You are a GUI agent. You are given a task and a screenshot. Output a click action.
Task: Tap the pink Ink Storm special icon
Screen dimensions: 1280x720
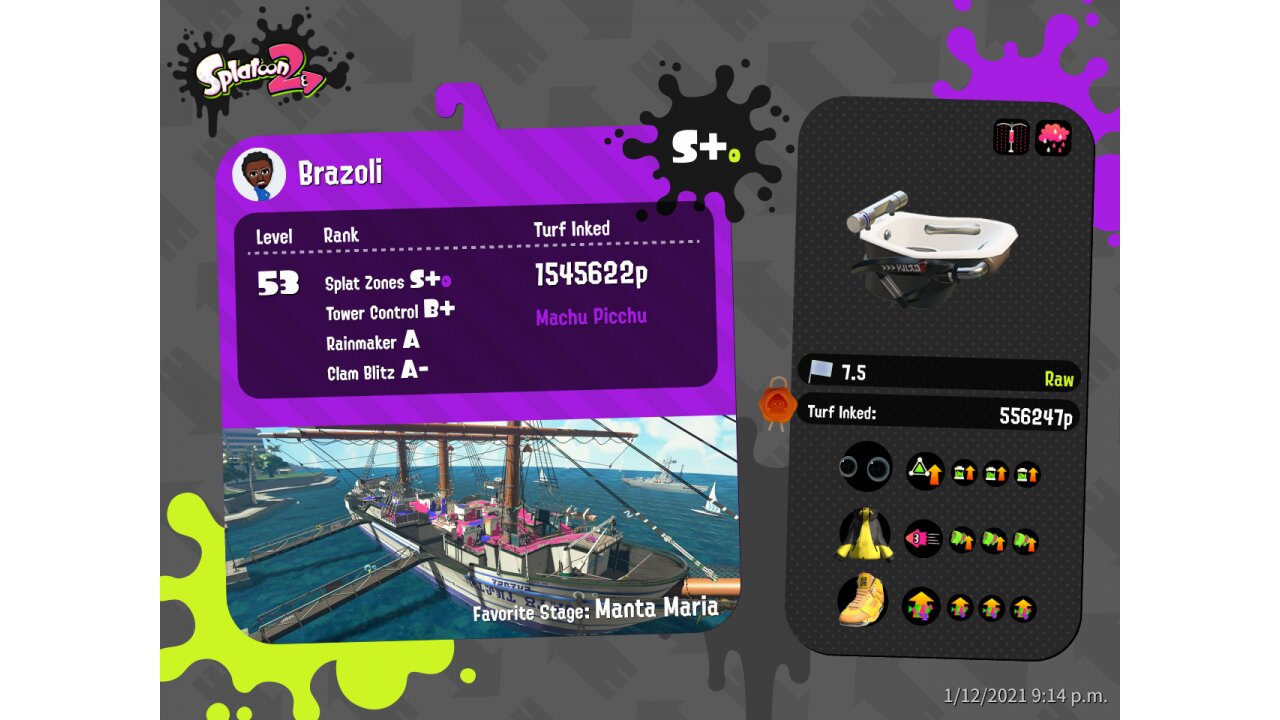(1053, 138)
